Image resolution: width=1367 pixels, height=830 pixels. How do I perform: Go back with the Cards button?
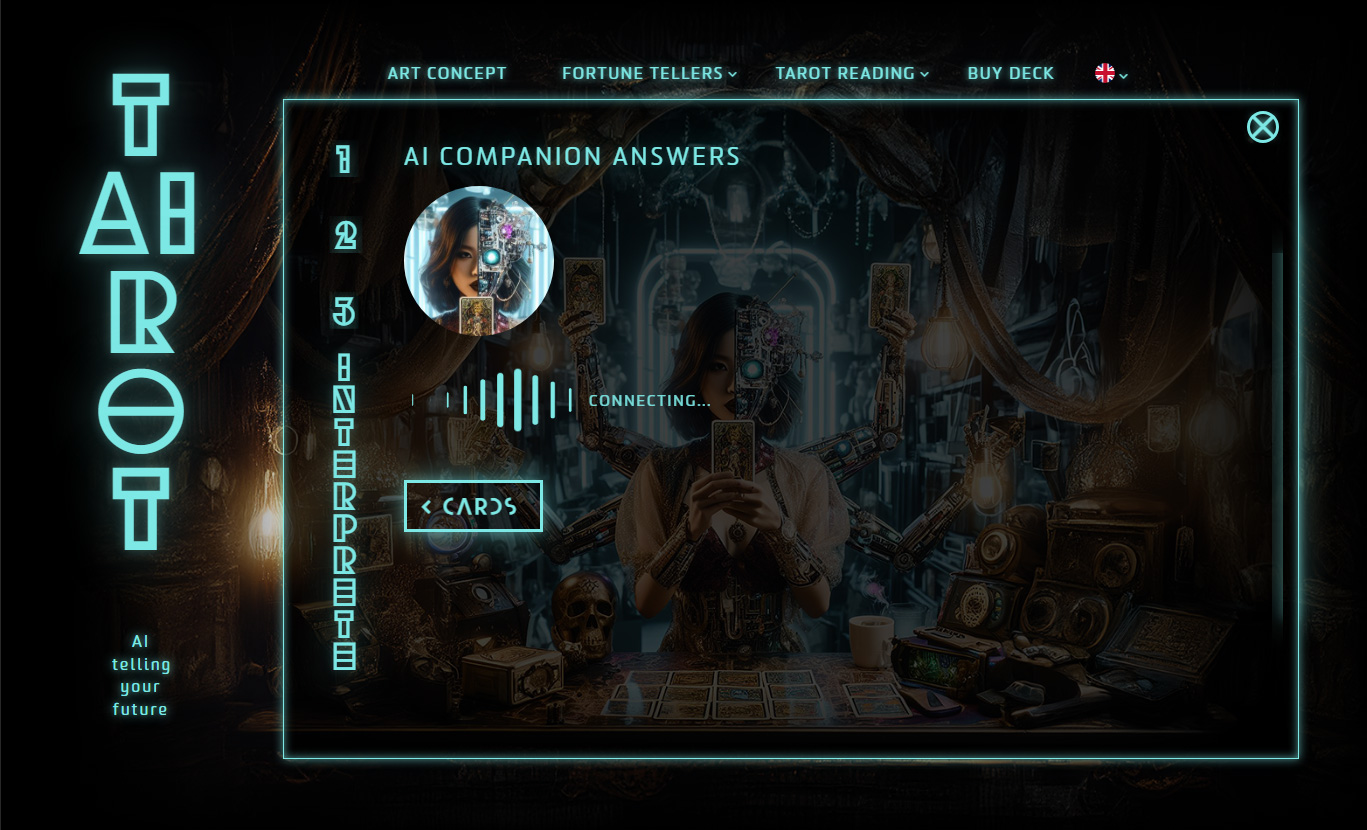coord(473,506)
